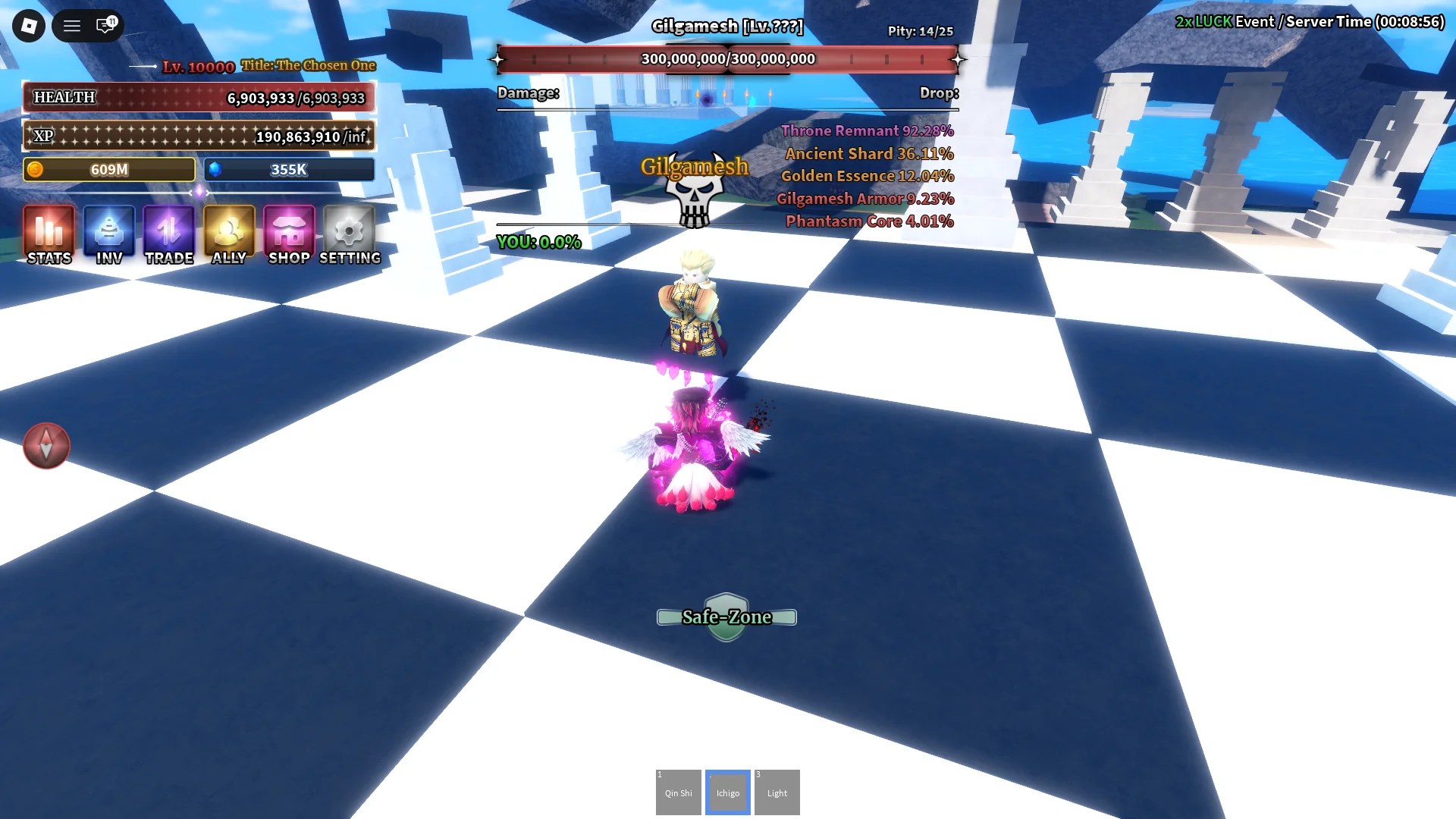
Task: Open the chat bubble with 11 notifications
Action: pos(104,25)
